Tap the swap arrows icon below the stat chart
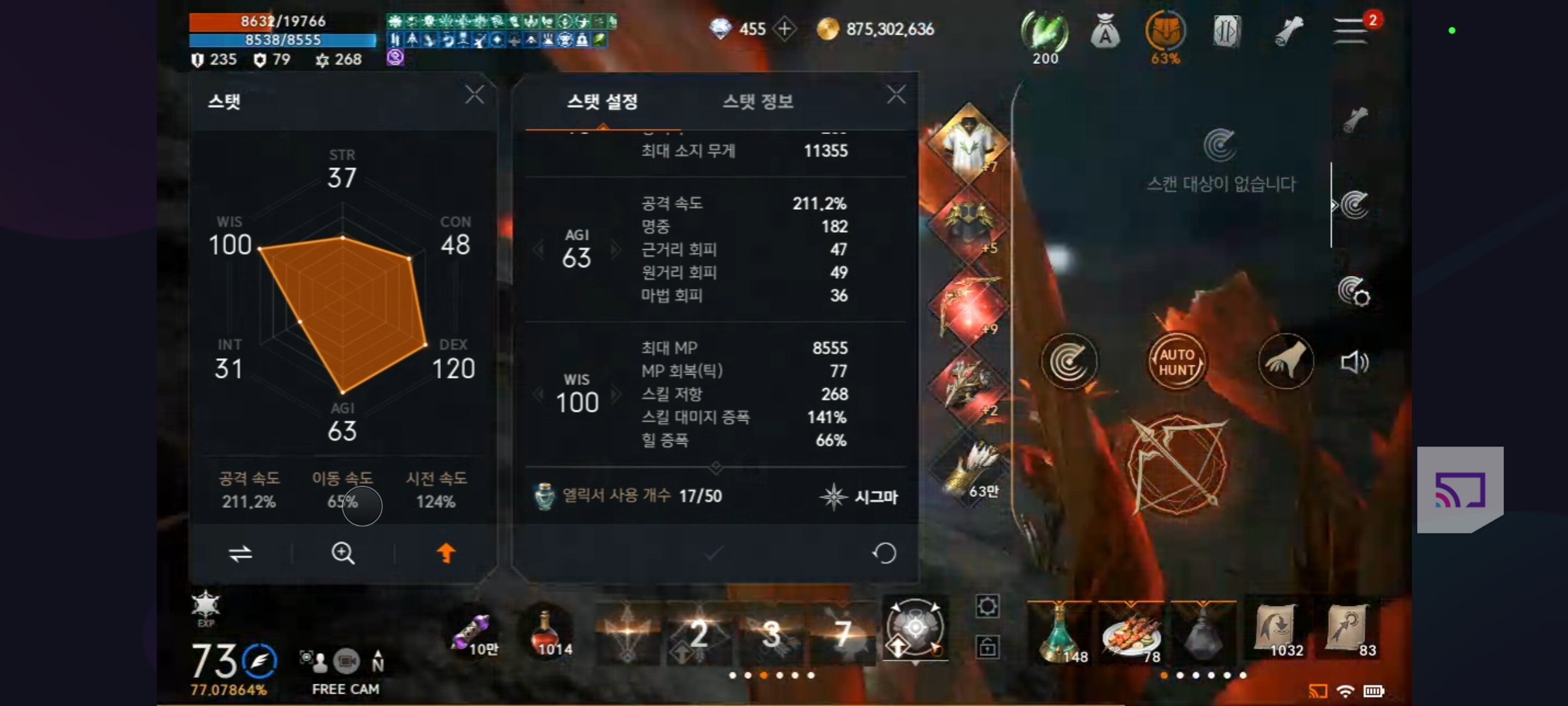 tap(240, 552)
